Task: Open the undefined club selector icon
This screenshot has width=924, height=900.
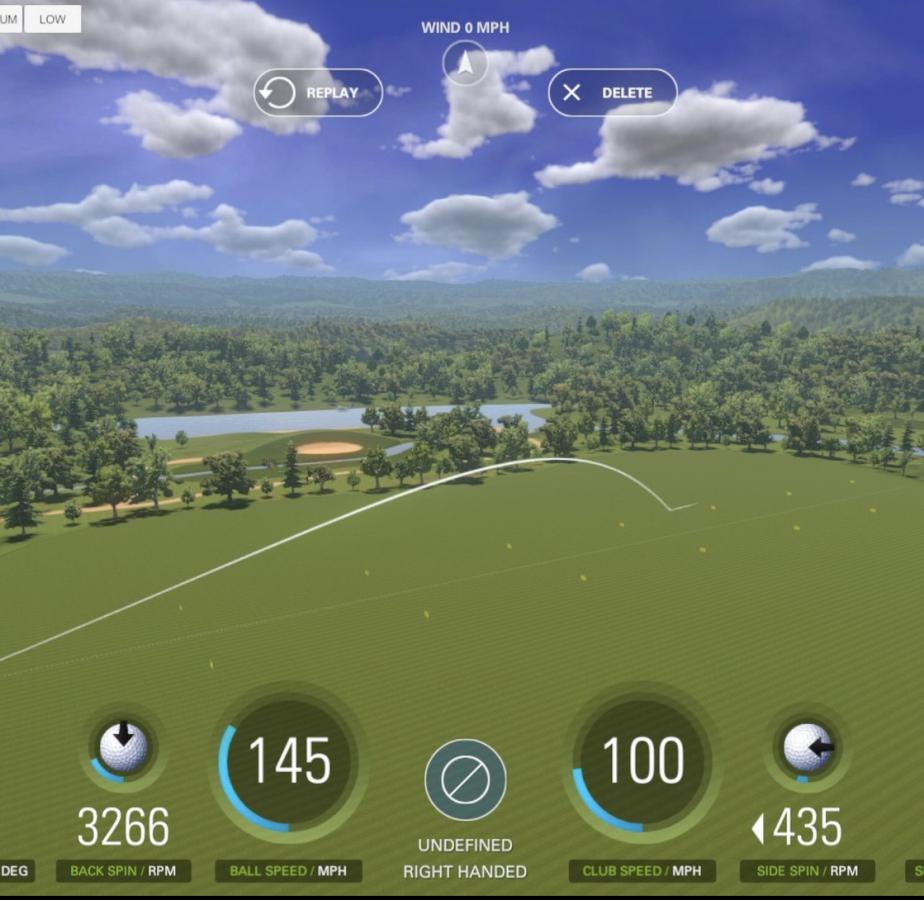Action: click(x=465, y=780)
